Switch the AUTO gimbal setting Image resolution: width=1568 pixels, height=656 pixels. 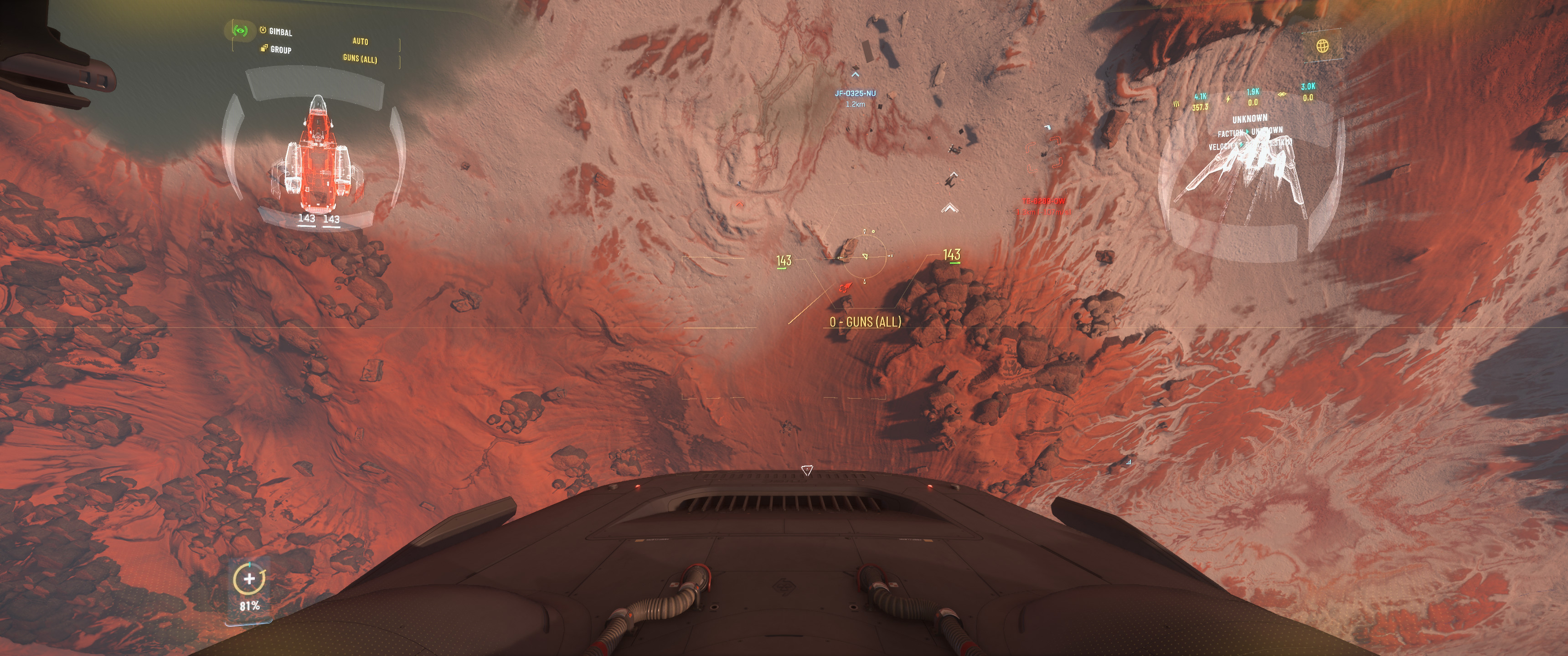(x=360, y=41)
